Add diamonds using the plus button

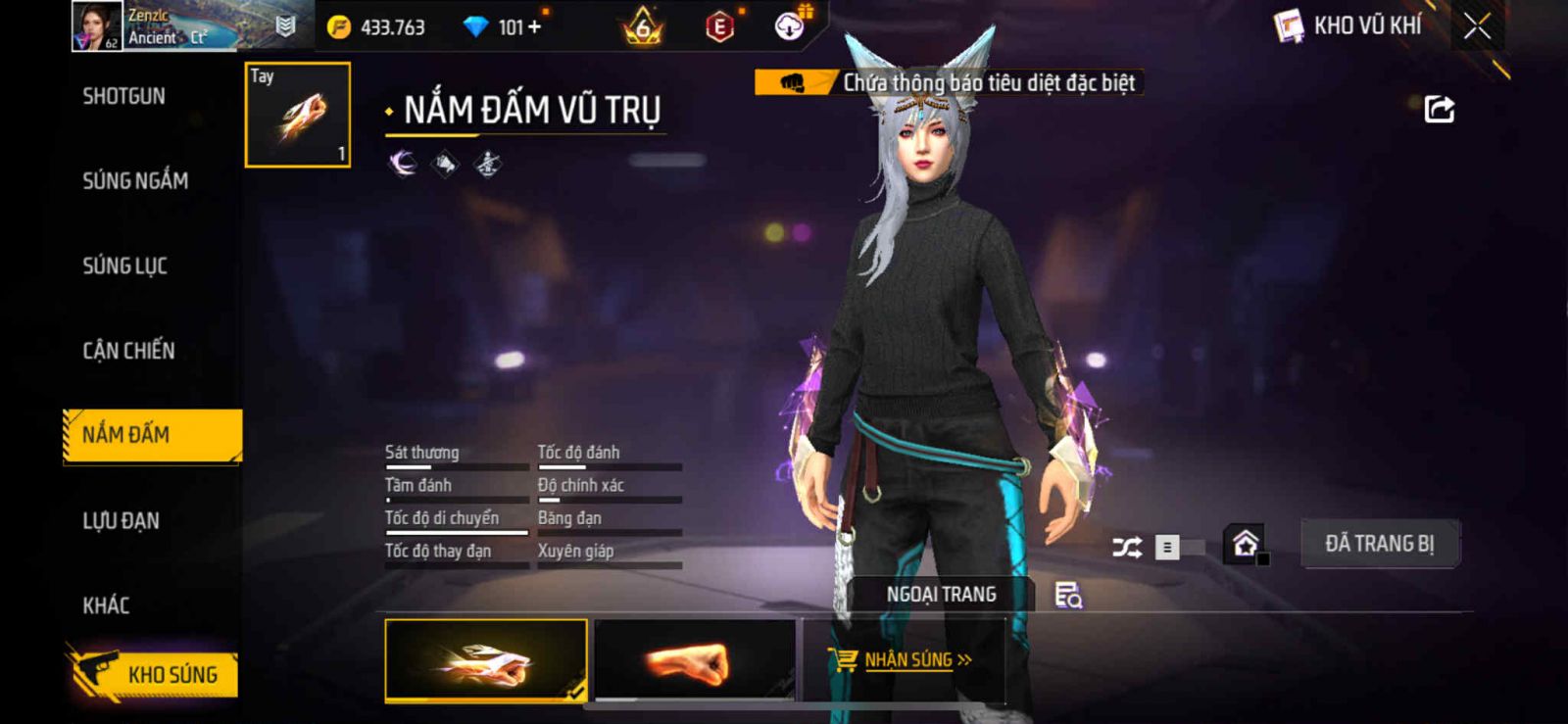coord(534,27)
